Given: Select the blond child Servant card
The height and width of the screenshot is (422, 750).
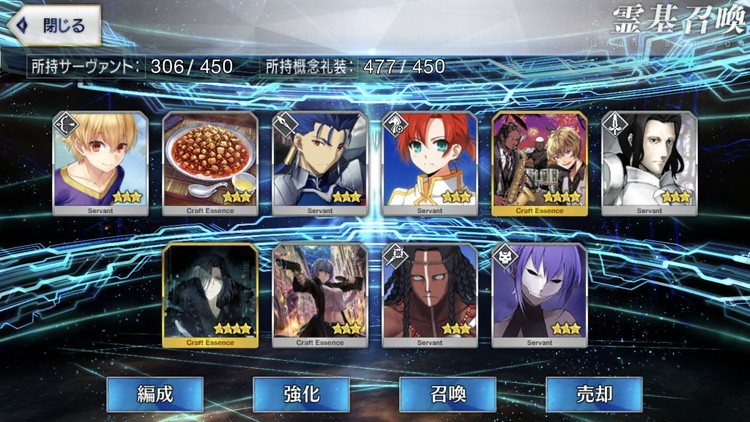Looking at the screenshot, I should (x=99, y=163).
